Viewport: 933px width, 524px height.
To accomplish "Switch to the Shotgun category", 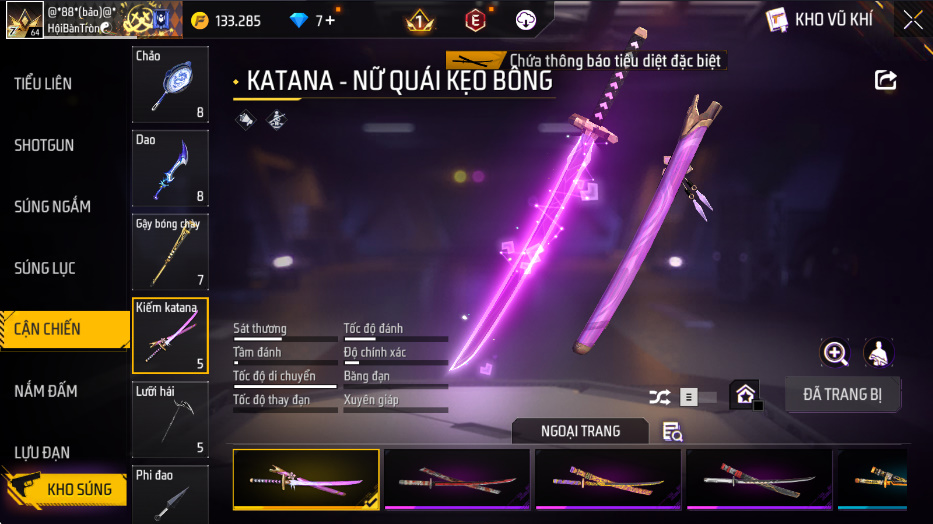I will pos(45,145).
